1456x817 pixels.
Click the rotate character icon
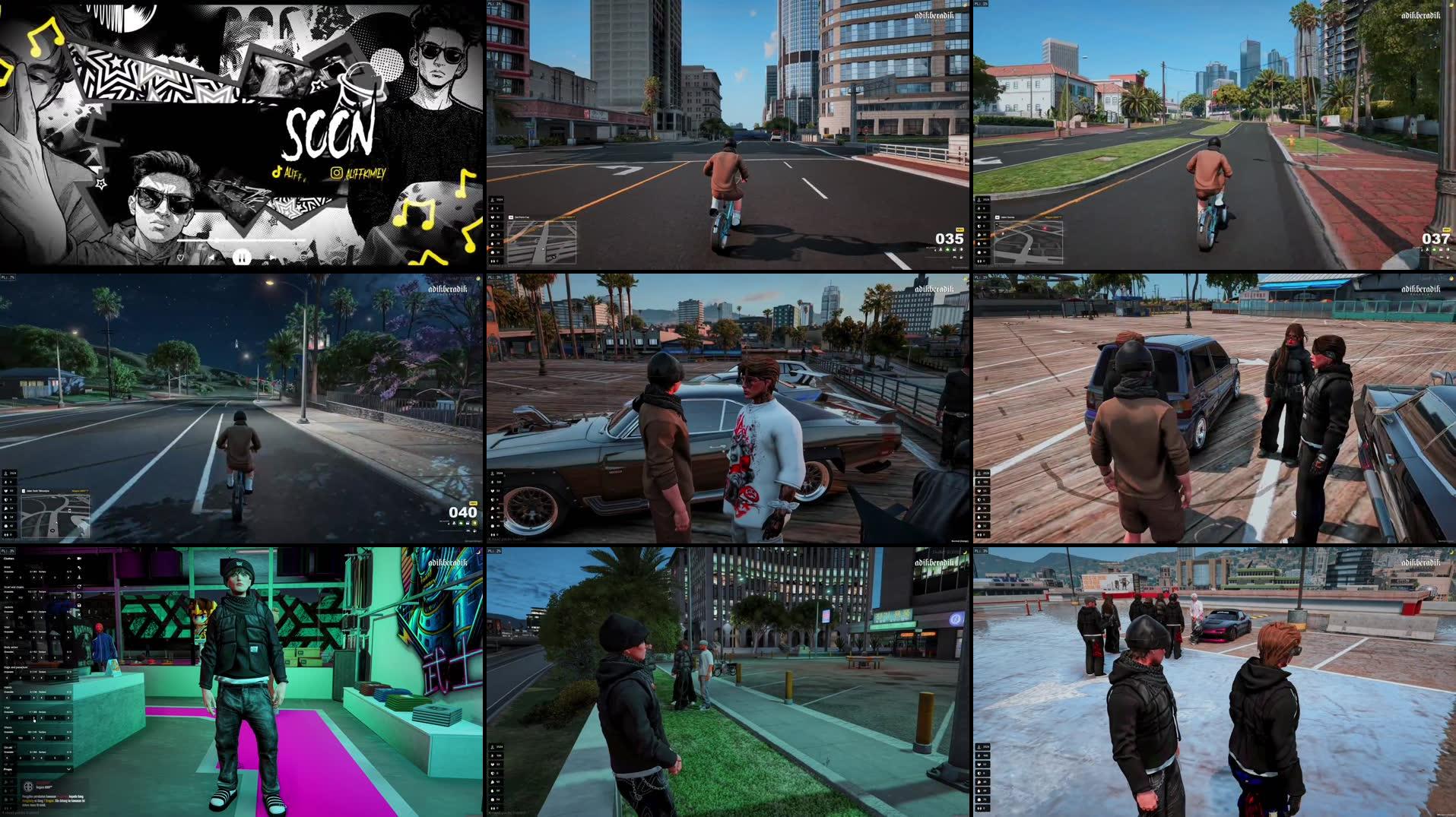click(79, 586)
